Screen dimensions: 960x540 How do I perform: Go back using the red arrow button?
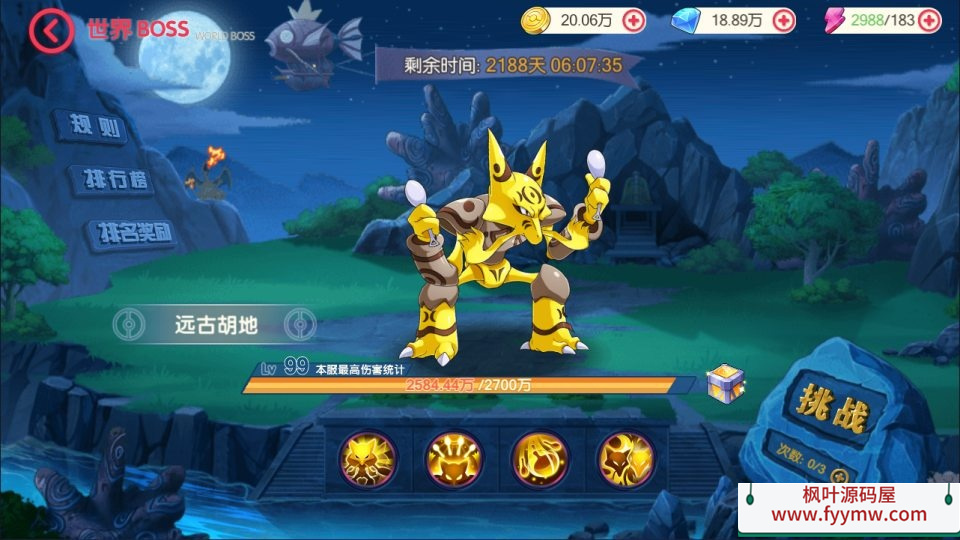point(51,31)
